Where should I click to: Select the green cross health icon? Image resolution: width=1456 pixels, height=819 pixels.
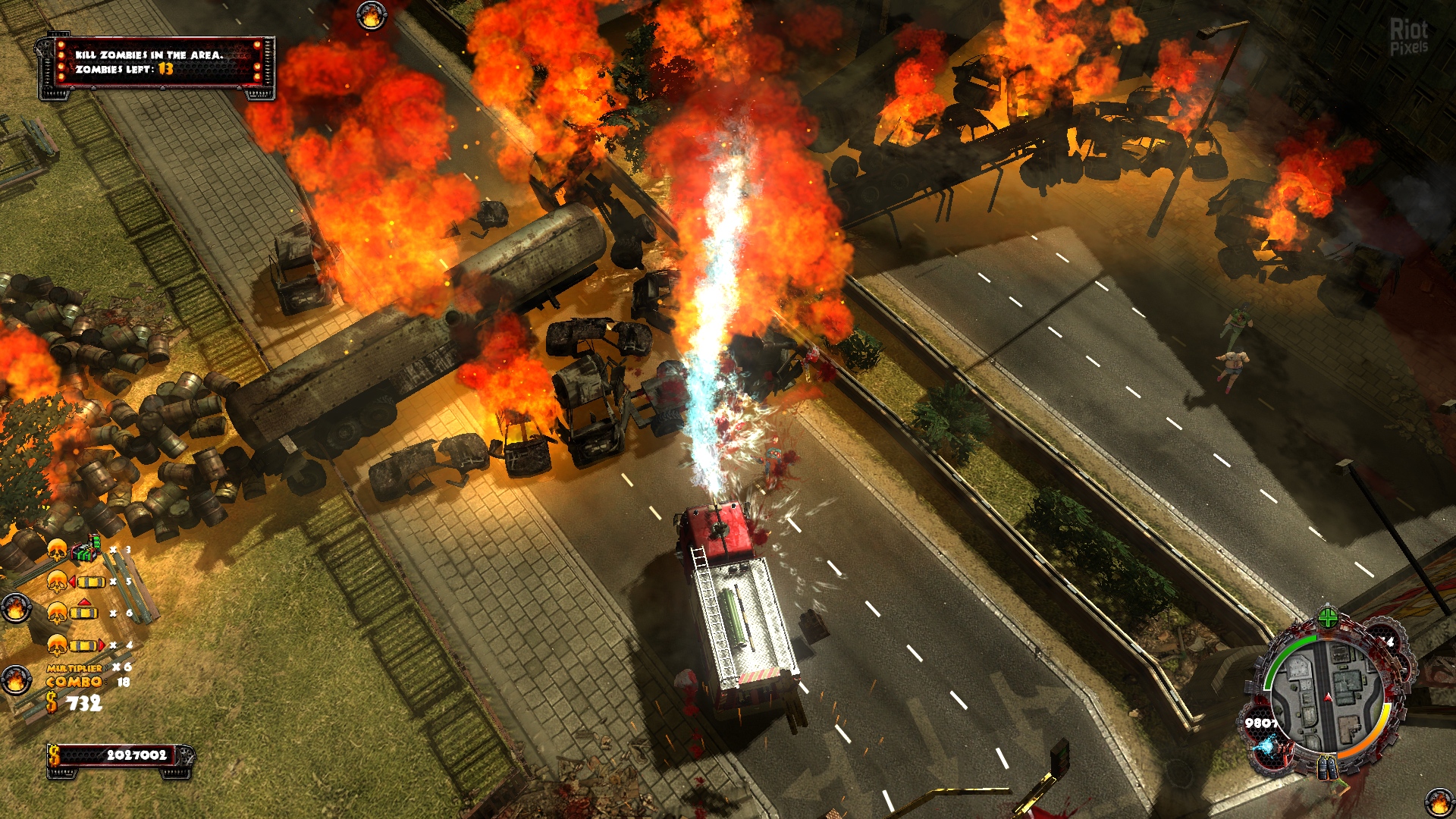click(1327, 617)
